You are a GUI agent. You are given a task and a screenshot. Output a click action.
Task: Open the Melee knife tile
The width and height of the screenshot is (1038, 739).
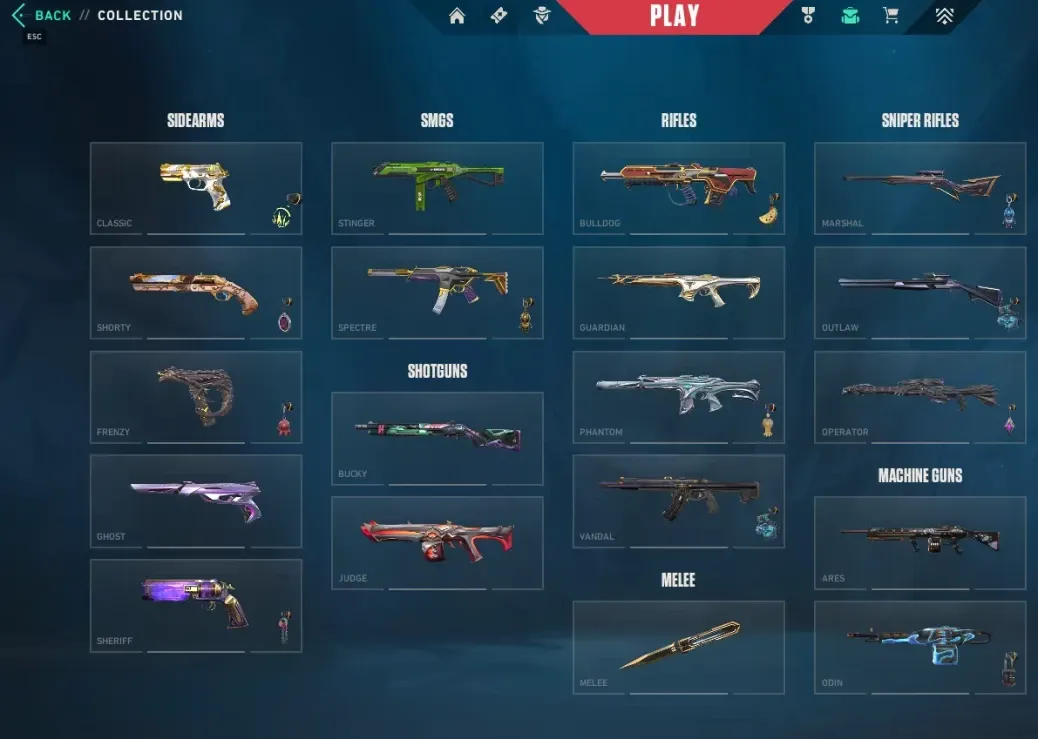click(x=678, y=646)
